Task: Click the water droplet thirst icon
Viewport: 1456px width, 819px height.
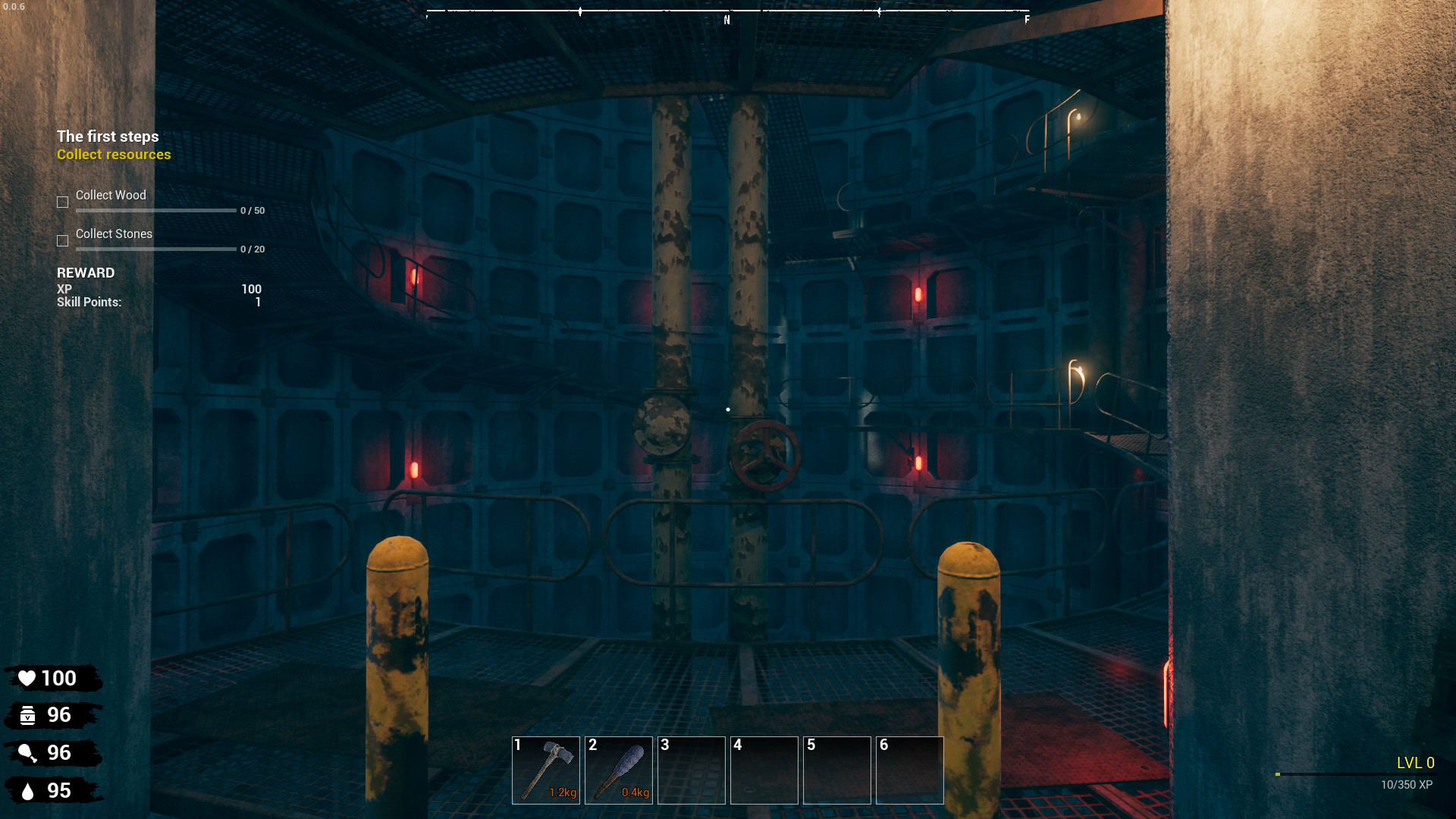Action: 28,789
